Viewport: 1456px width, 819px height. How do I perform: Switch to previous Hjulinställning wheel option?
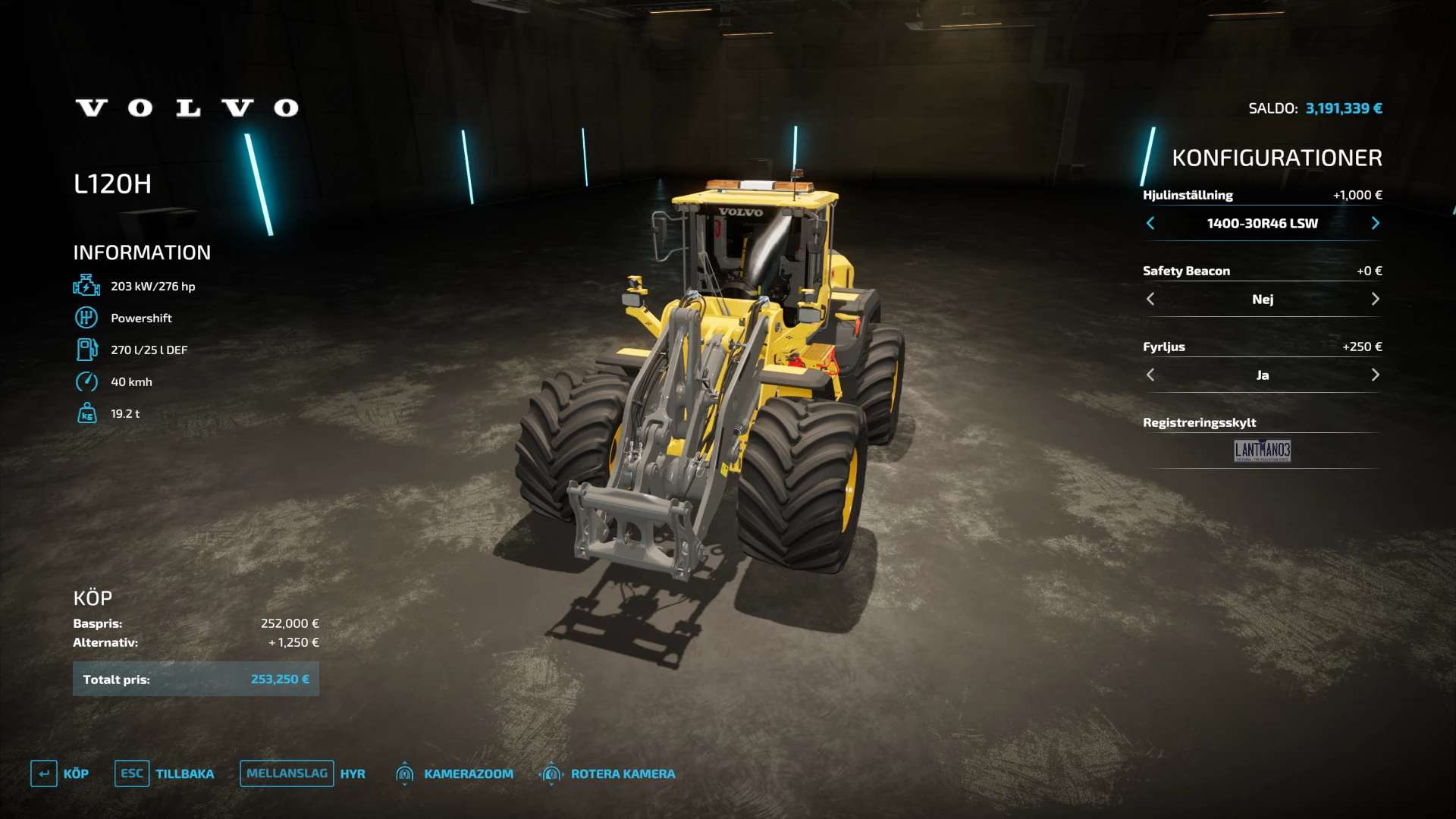pos(1150,223)
